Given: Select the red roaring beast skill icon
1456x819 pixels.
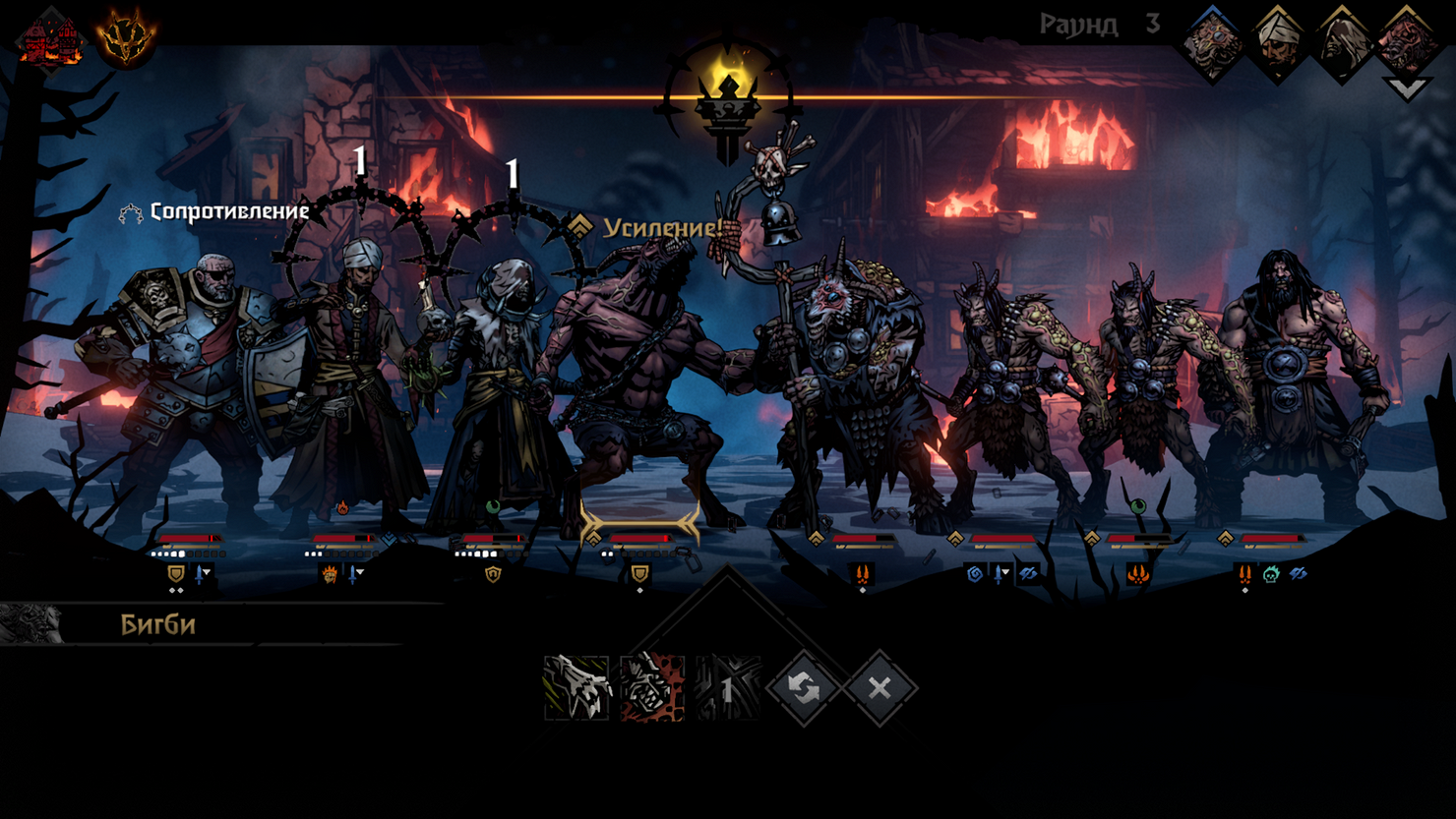Looking at the screenshot, I should point(652,687).
